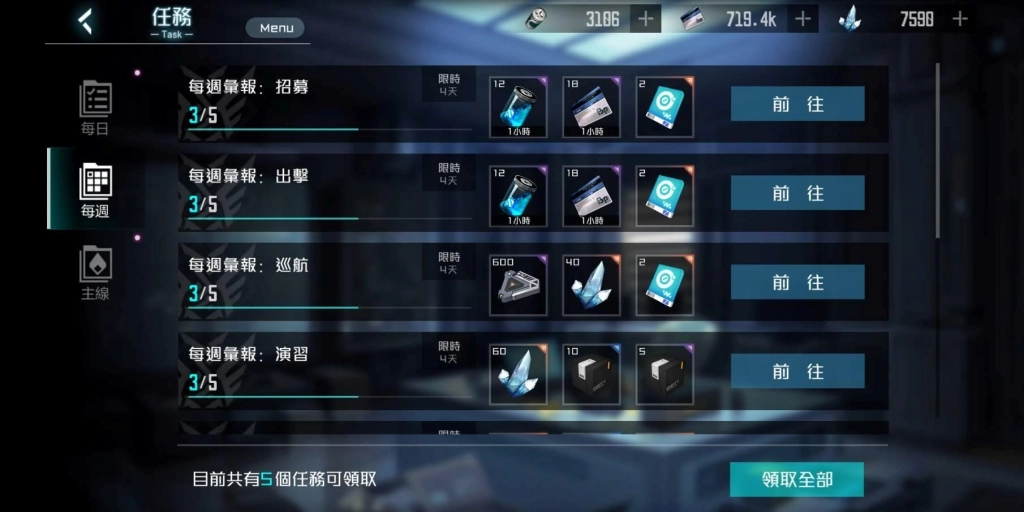Go to the 出擊 weekly task
1024x512 pixels.
797,193
